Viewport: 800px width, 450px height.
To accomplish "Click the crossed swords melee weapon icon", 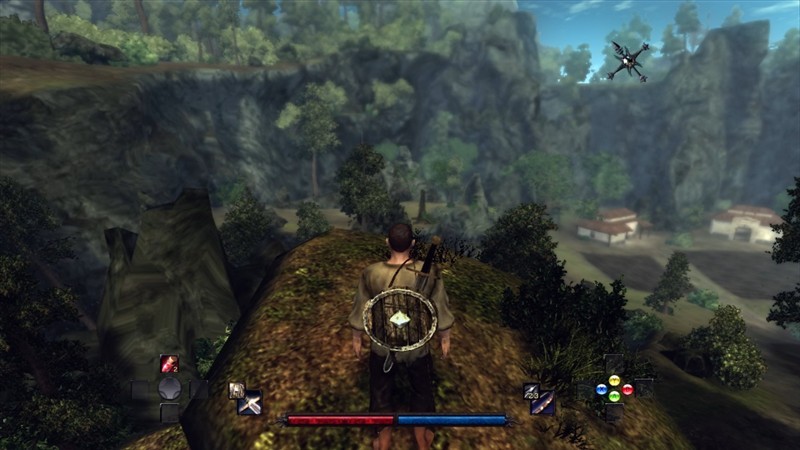I will click(250, 403).
